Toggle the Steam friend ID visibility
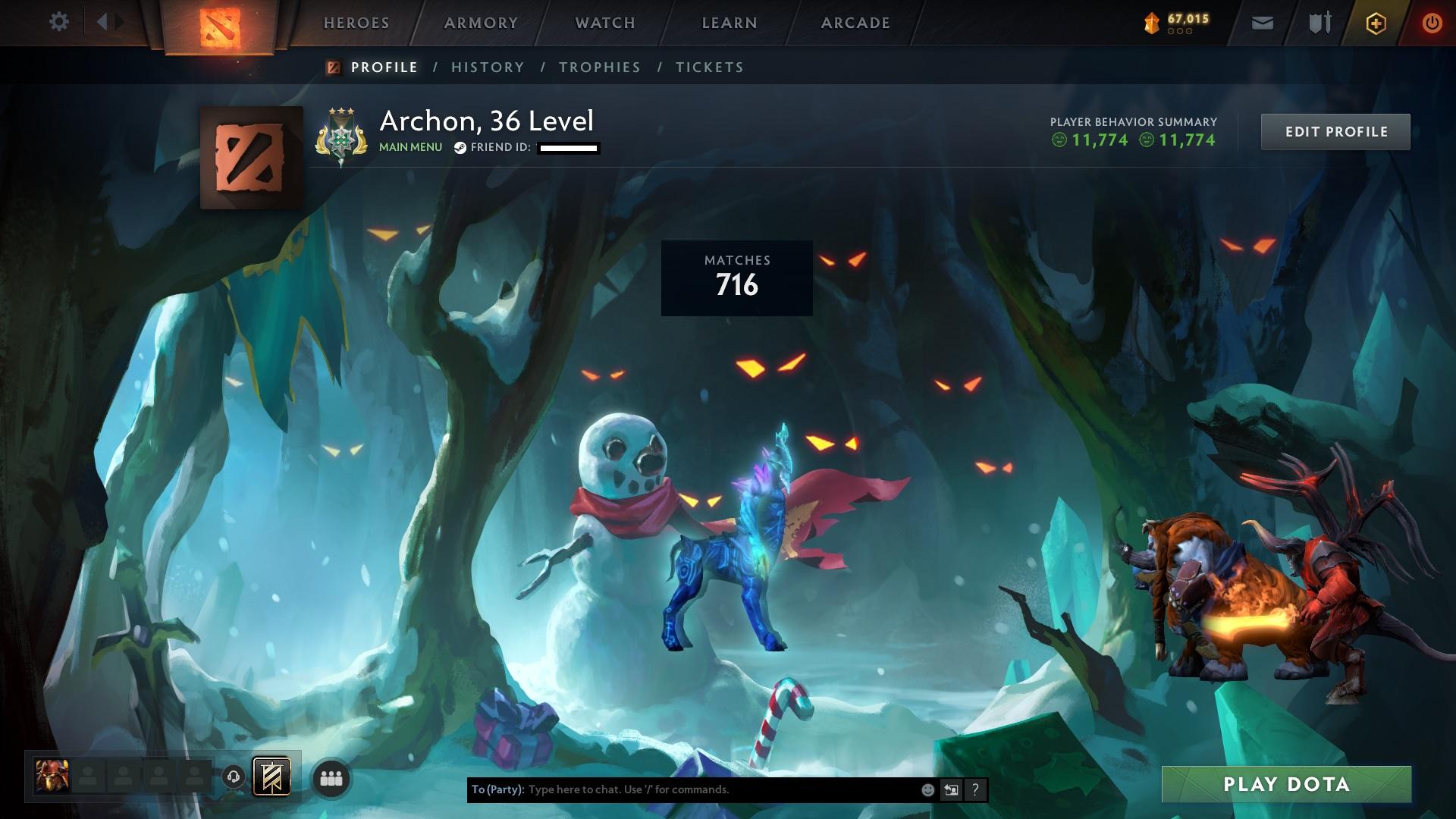1456x819 pixels. [x=459, y=148]
